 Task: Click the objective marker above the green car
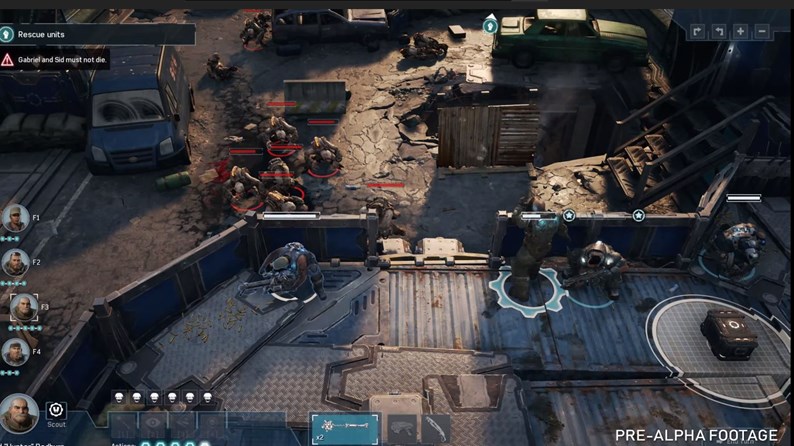coord(490,25)
